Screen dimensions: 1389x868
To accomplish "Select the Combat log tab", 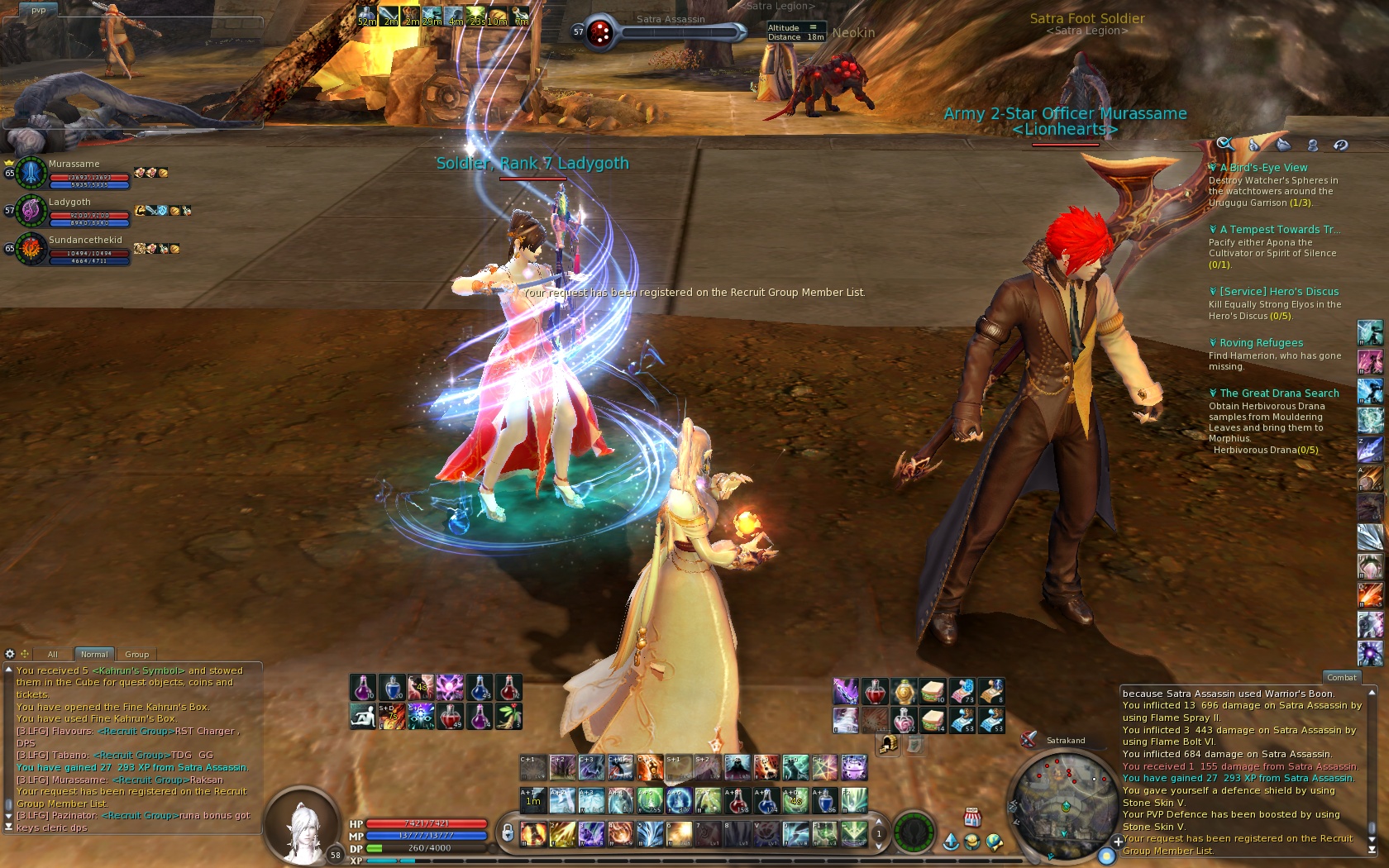I will pyautogui.click(x=1341, y=677).
